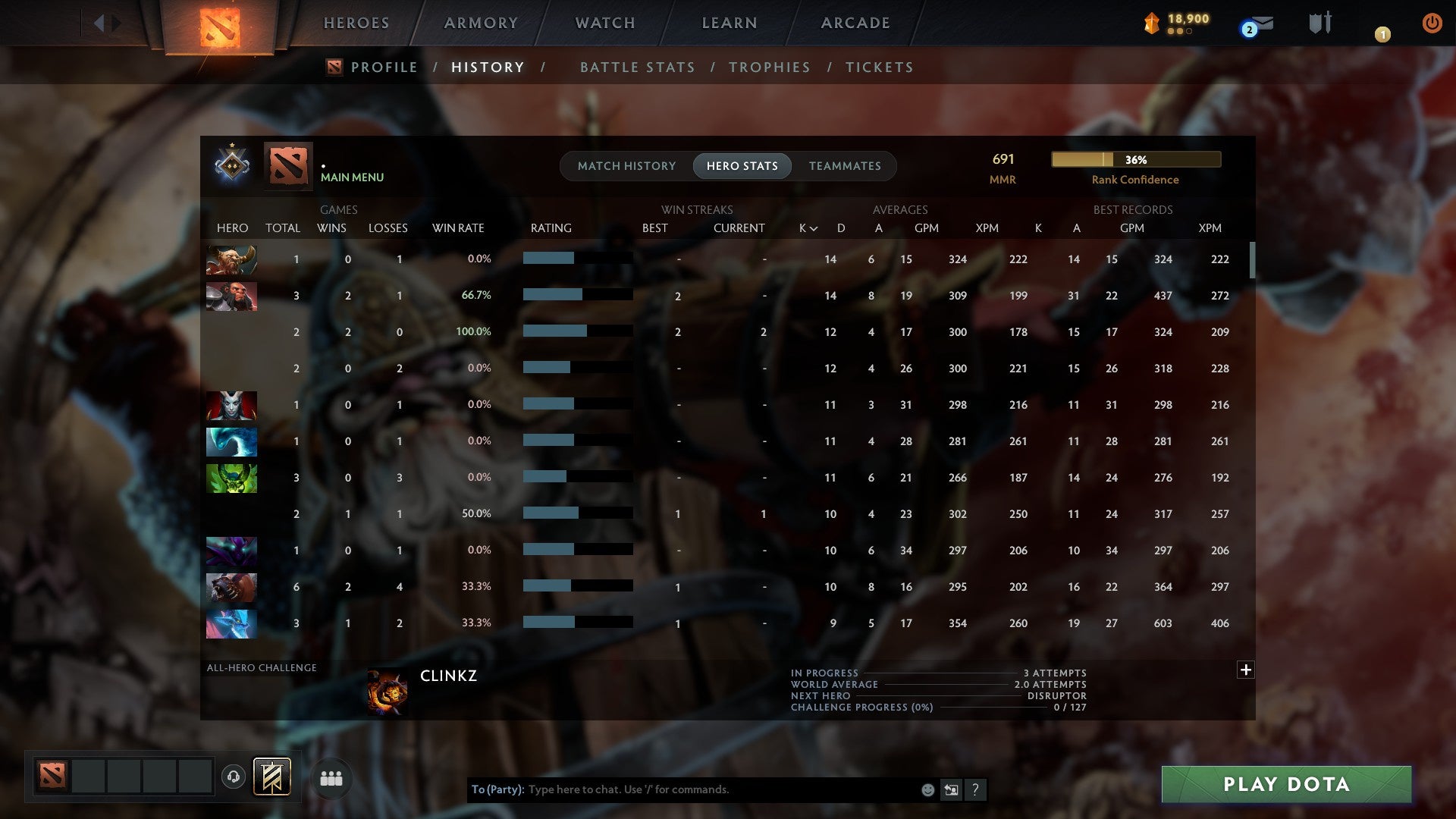The image size is (1456, 819).
Task: Click the 18,900 shard currency icon
Action: (1150, 22)
